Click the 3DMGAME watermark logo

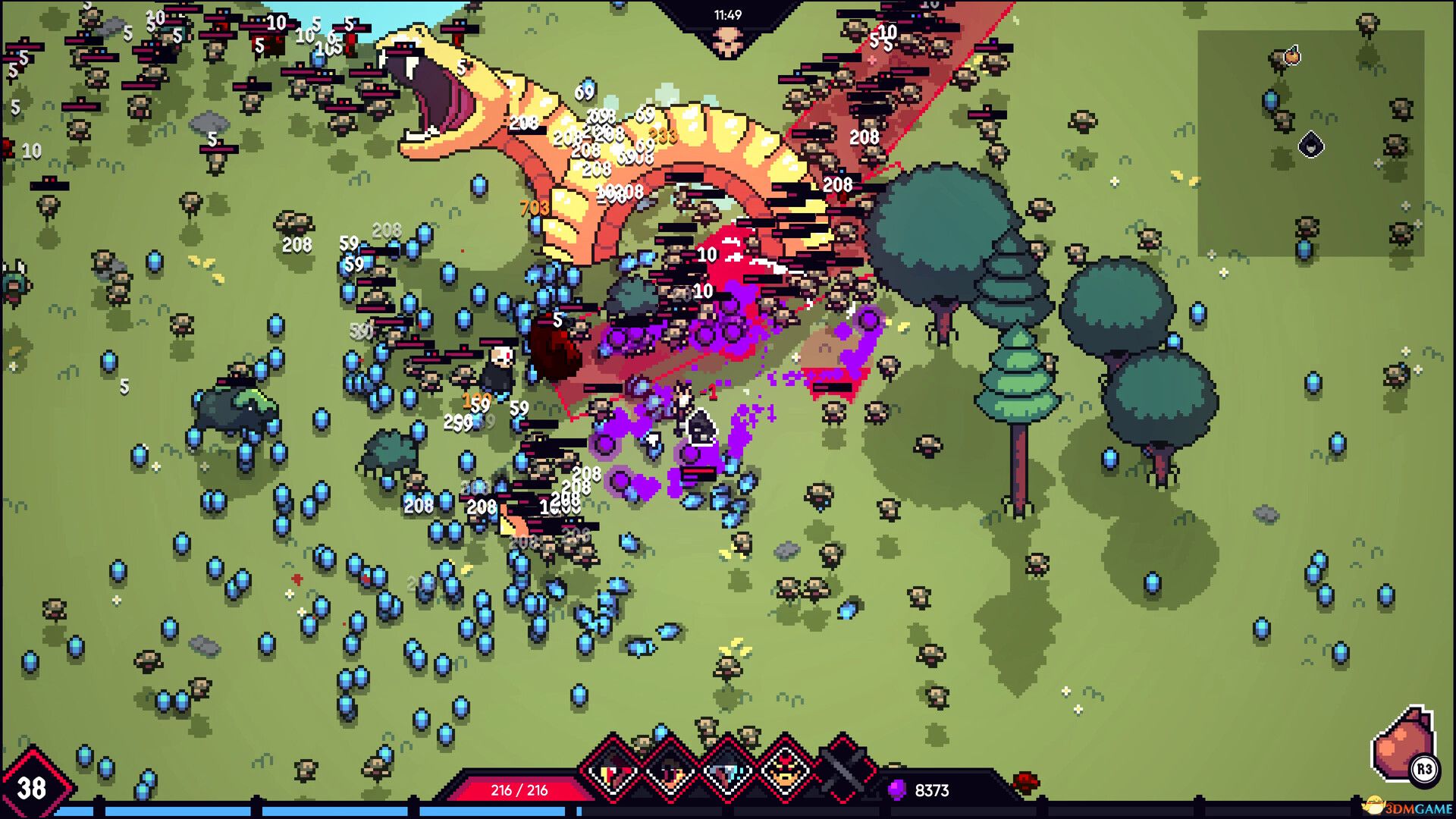pyautogui.click(x=1407, y=806)
